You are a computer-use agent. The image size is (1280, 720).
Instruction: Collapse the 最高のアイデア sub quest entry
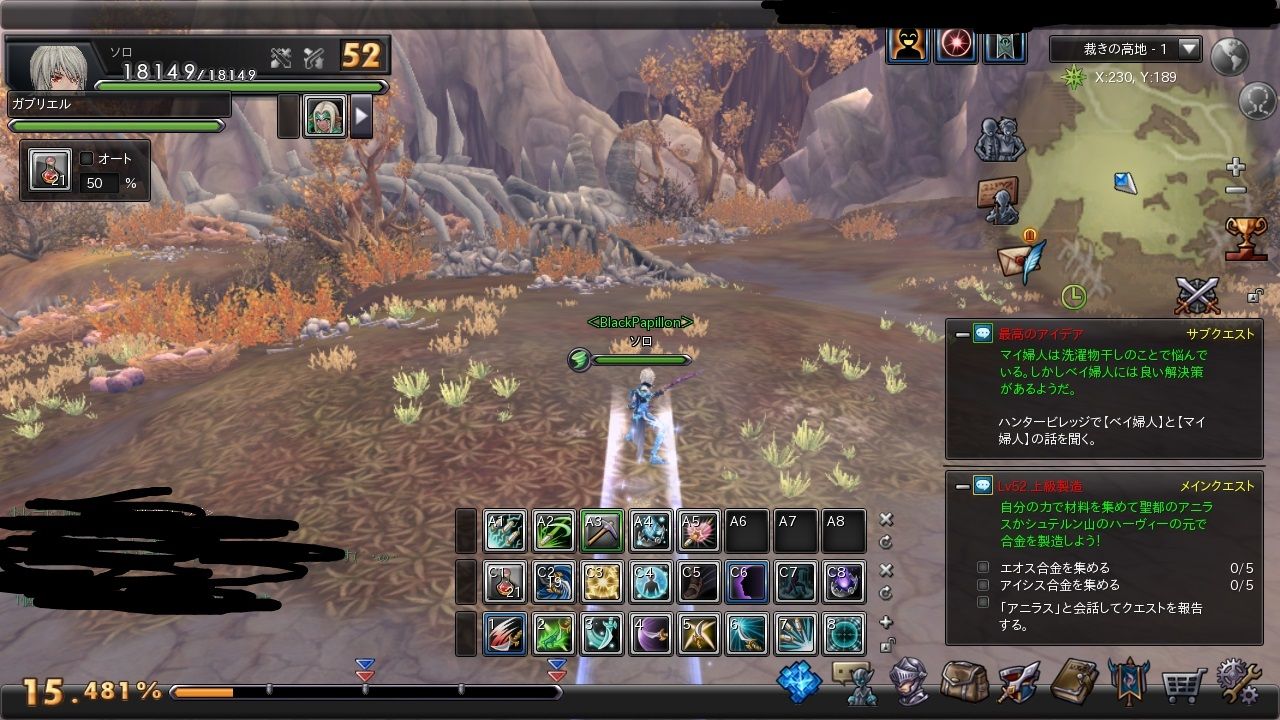[962, 334]
